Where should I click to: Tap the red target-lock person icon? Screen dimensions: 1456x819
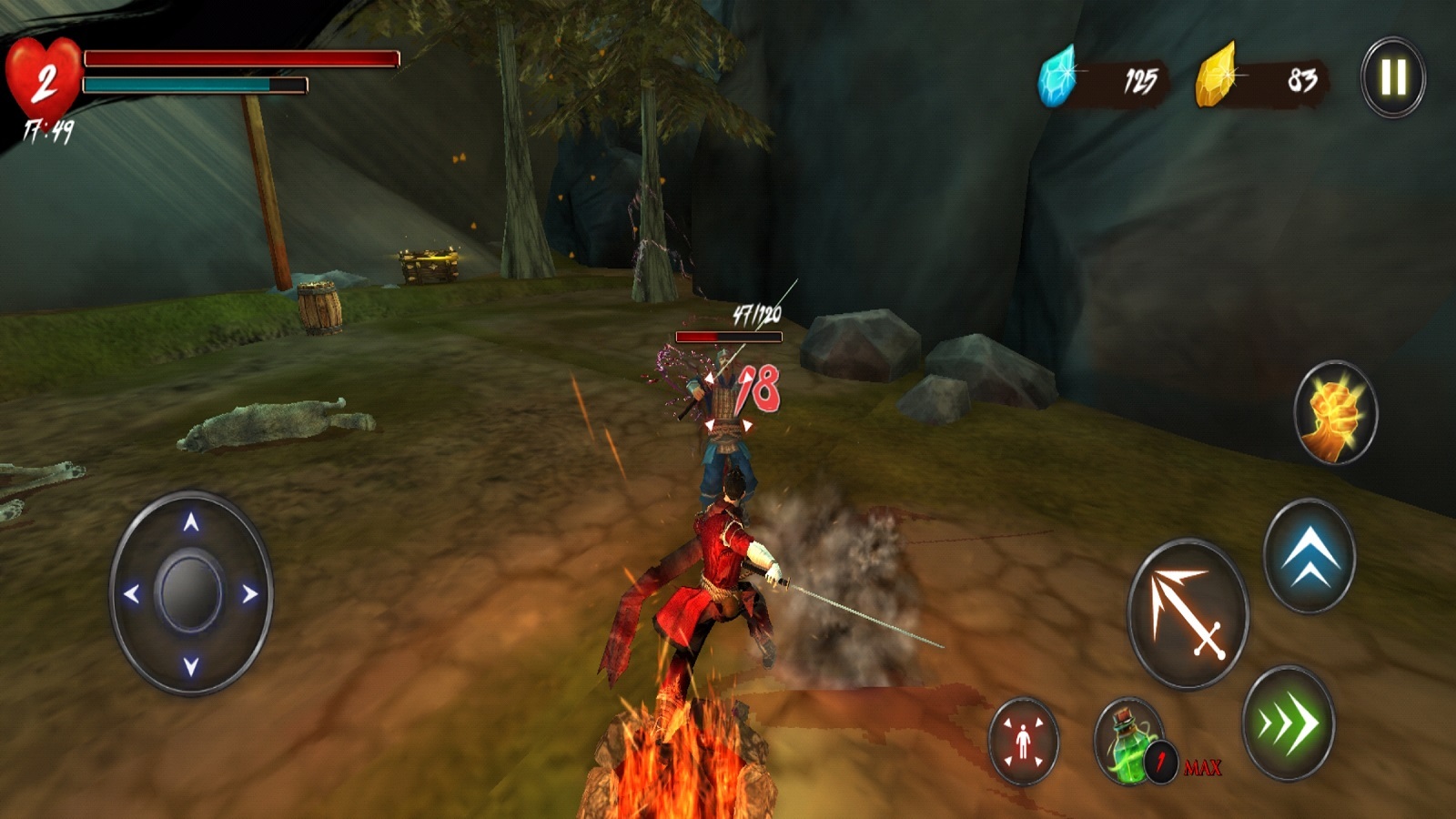point(1024,742)
